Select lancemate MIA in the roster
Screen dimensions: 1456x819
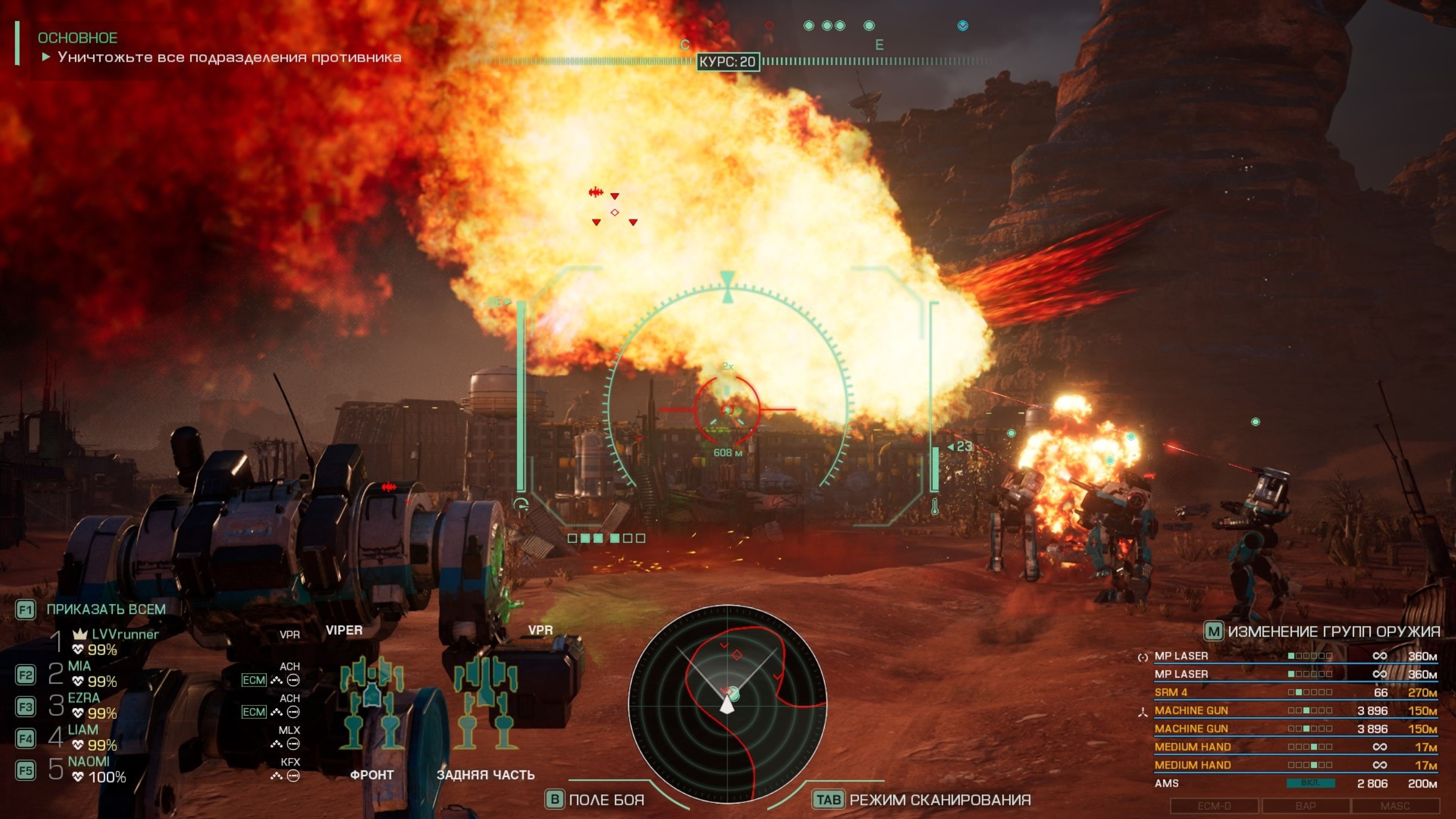pyautogui.click(x=79, y=667)
